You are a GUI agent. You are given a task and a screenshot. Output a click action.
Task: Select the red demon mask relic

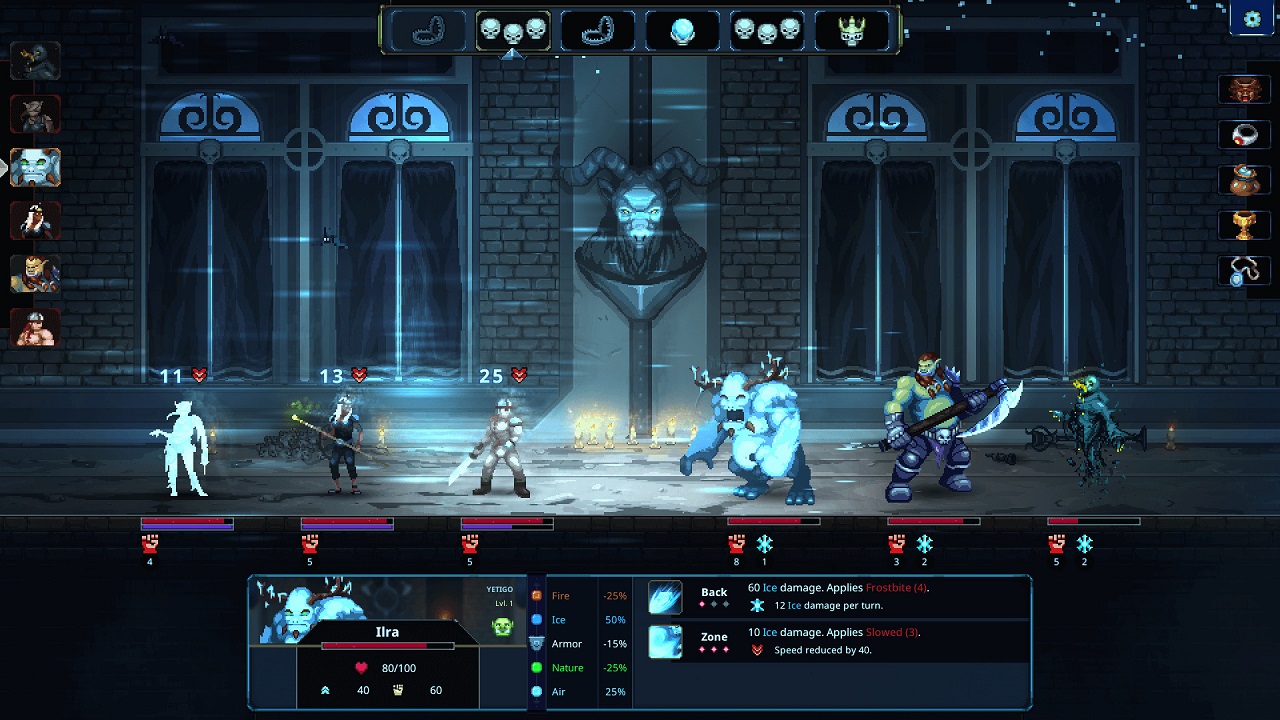(1244, 89)
